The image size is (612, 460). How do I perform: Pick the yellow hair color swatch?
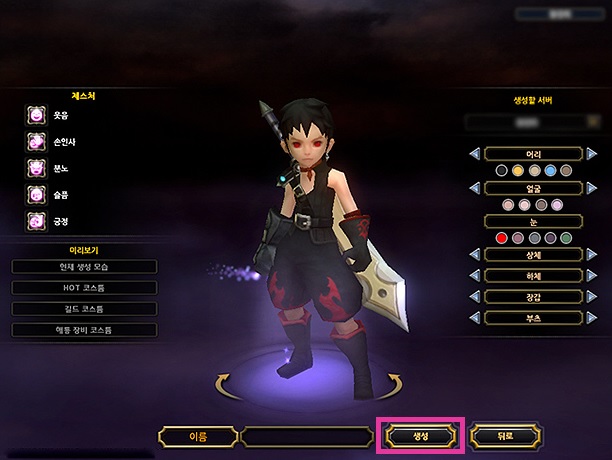tap(518, 171)
